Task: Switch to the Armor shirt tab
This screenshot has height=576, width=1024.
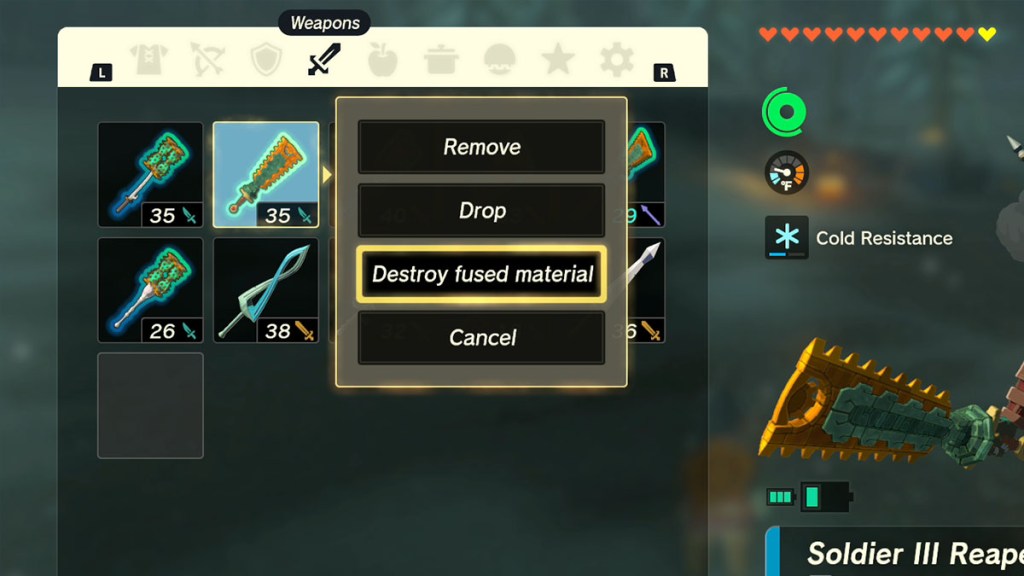Action: 150,61
